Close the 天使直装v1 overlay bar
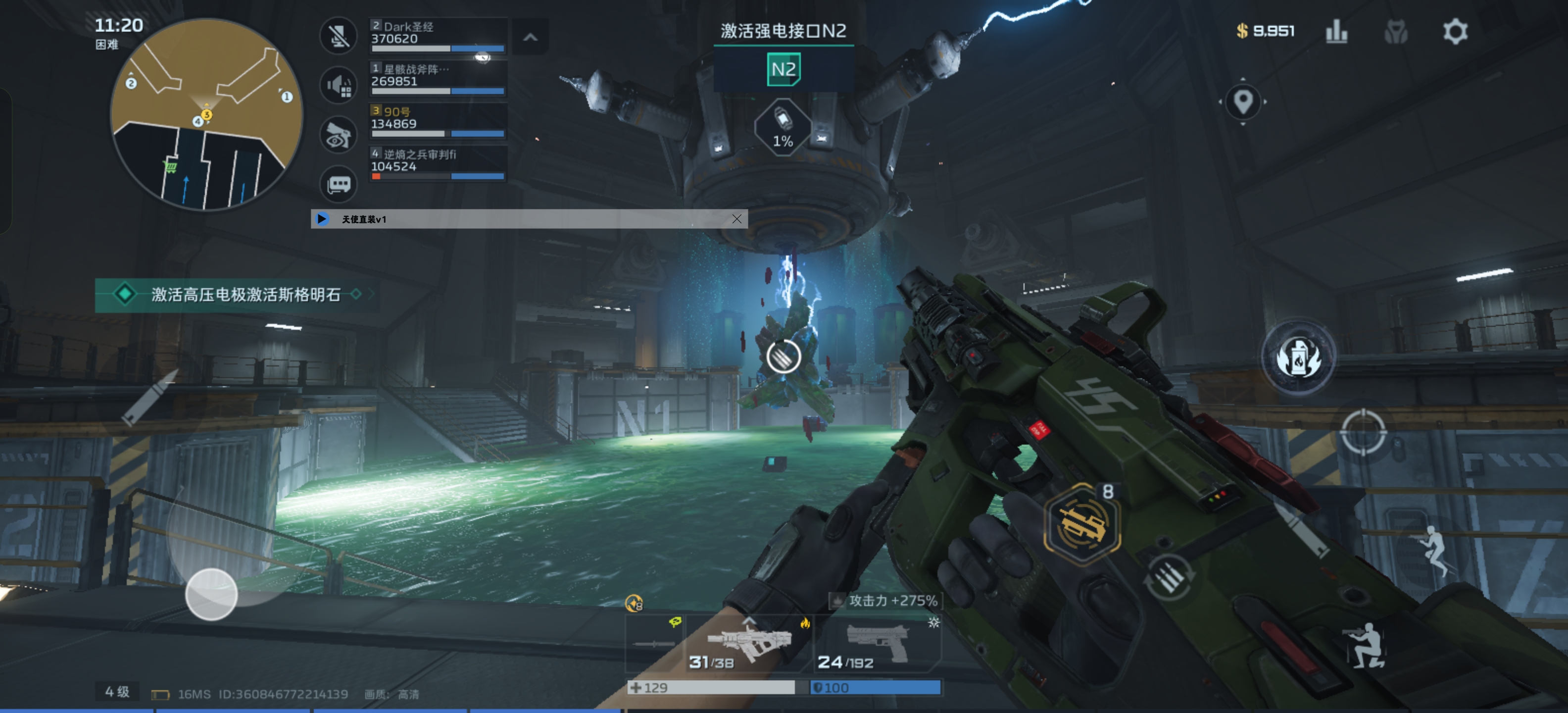Viewport: 1568px width, 713px height. (736, 218)
